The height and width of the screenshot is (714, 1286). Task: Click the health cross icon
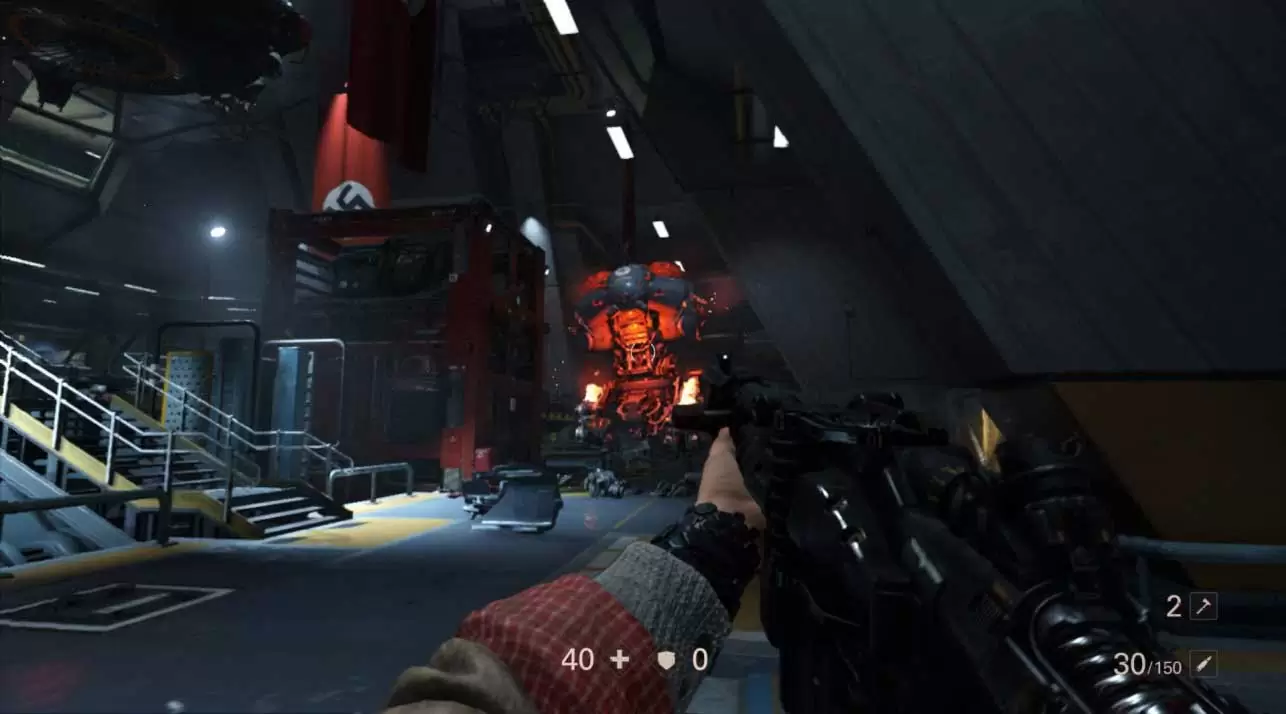620,659
